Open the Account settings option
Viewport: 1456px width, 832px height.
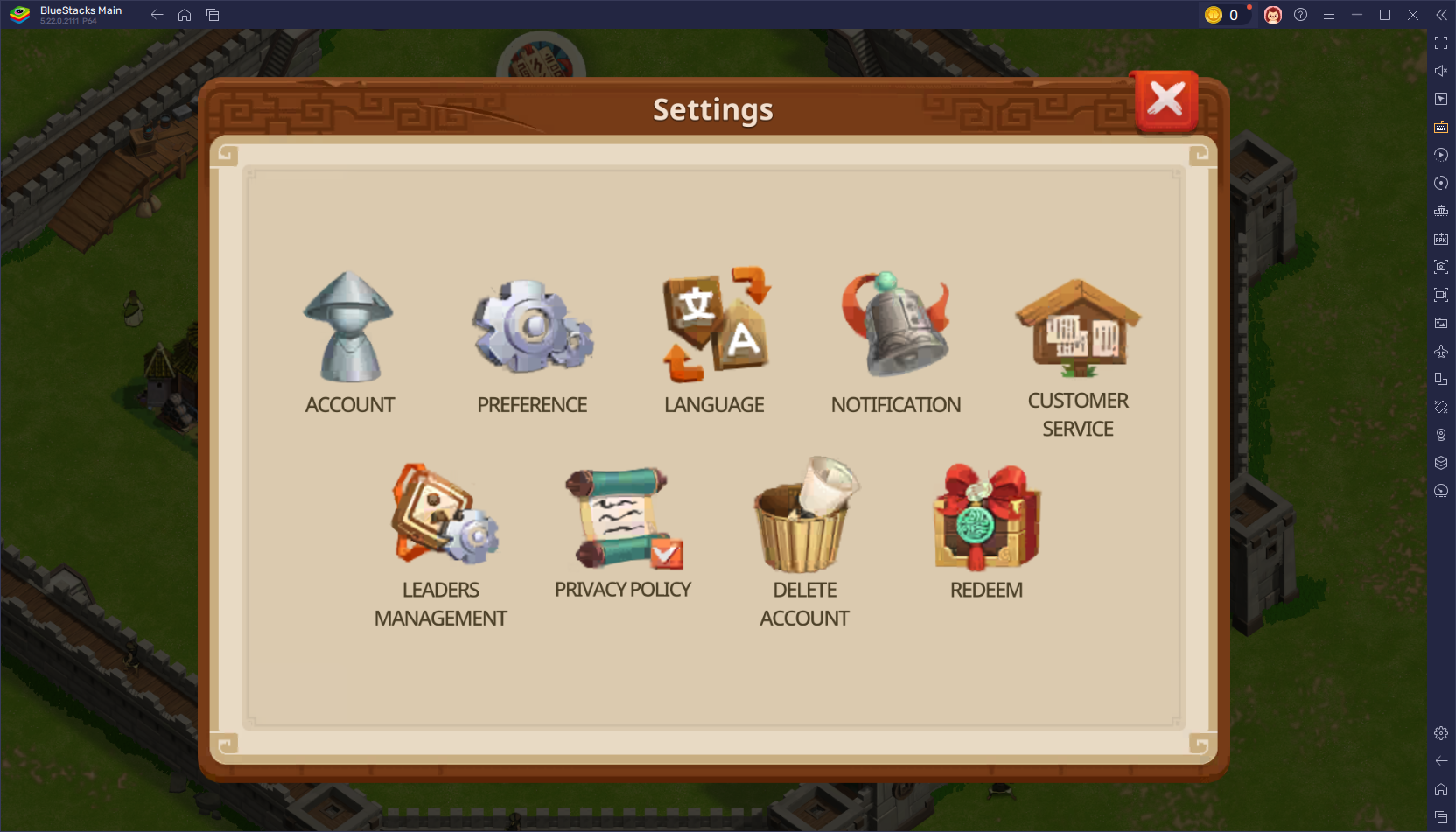pos(349,328)
